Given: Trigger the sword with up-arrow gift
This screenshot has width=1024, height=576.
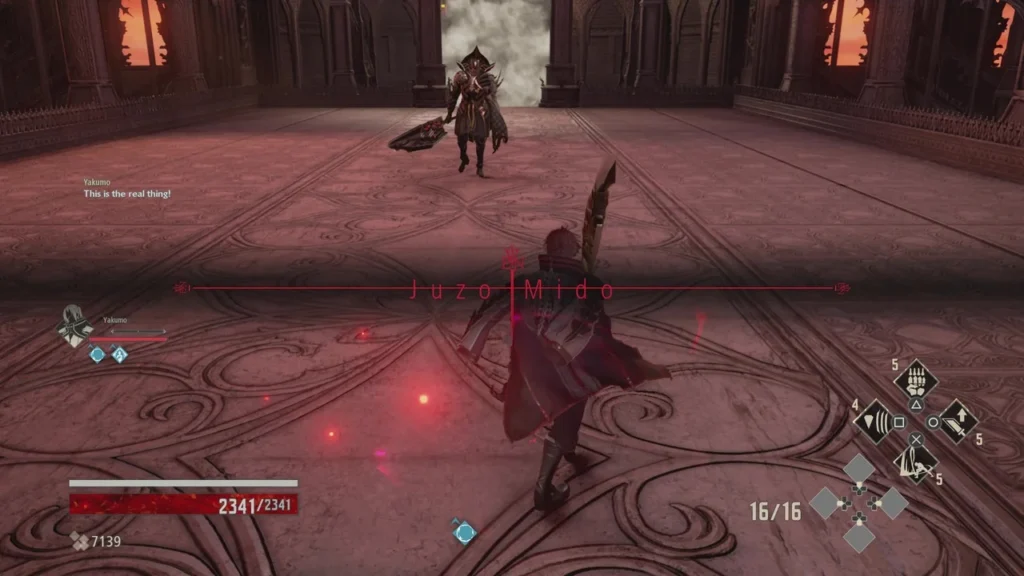Looking at the screenshot, I should tap(957, 421).
